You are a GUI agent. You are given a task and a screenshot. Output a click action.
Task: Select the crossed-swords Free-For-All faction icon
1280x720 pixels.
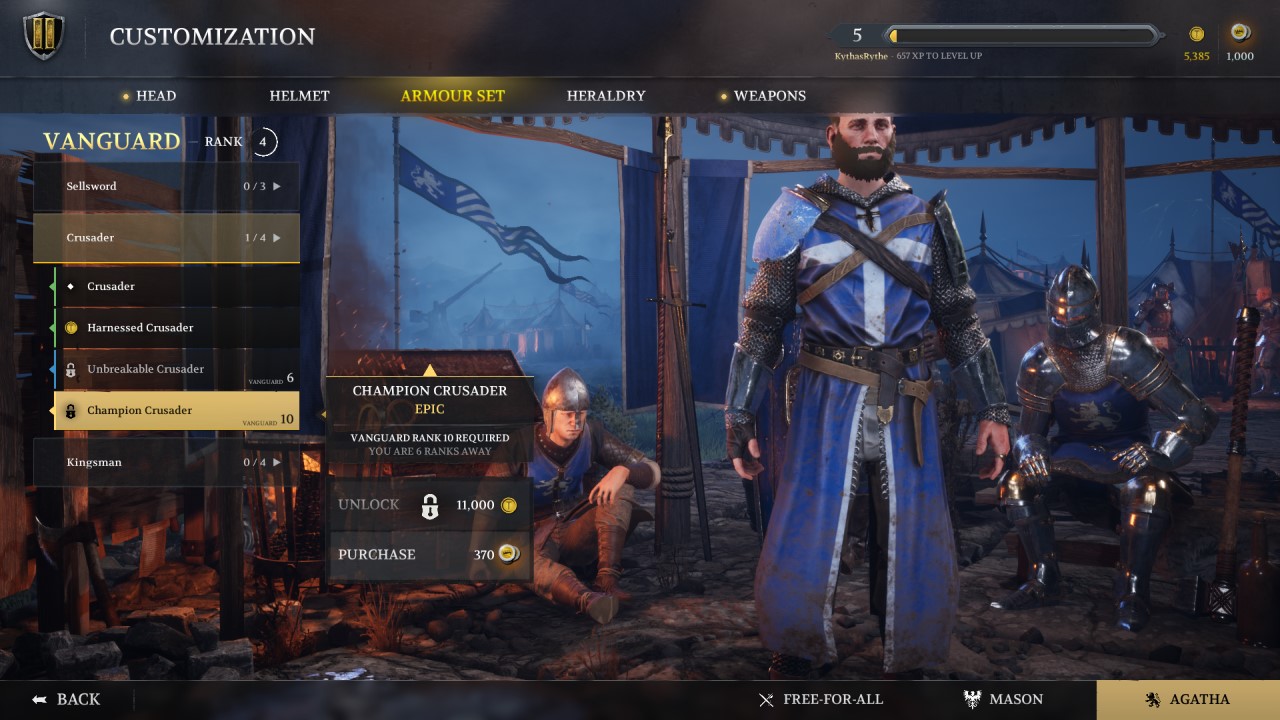766,700
